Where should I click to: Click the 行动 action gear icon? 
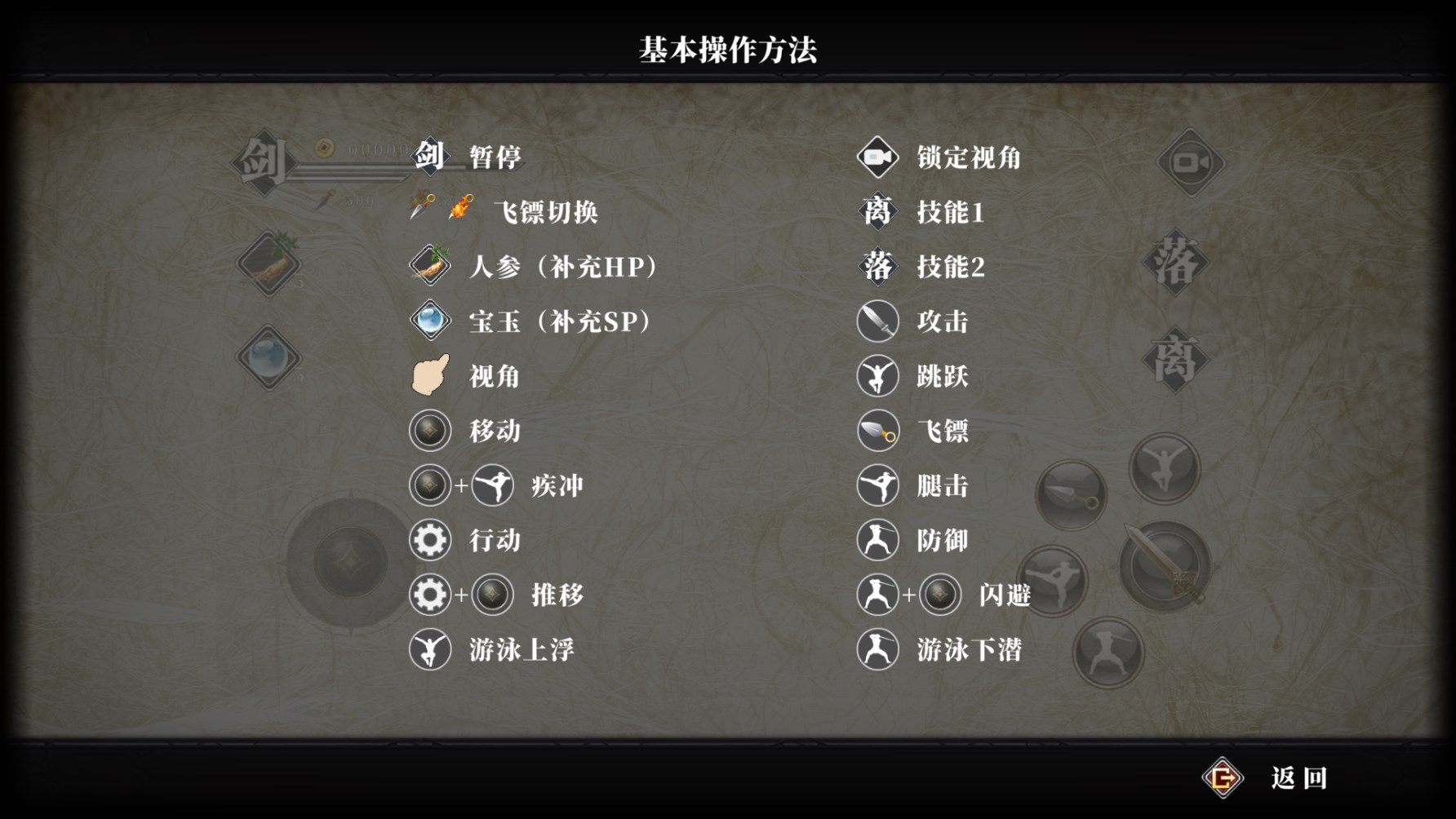tap(429, 539)
